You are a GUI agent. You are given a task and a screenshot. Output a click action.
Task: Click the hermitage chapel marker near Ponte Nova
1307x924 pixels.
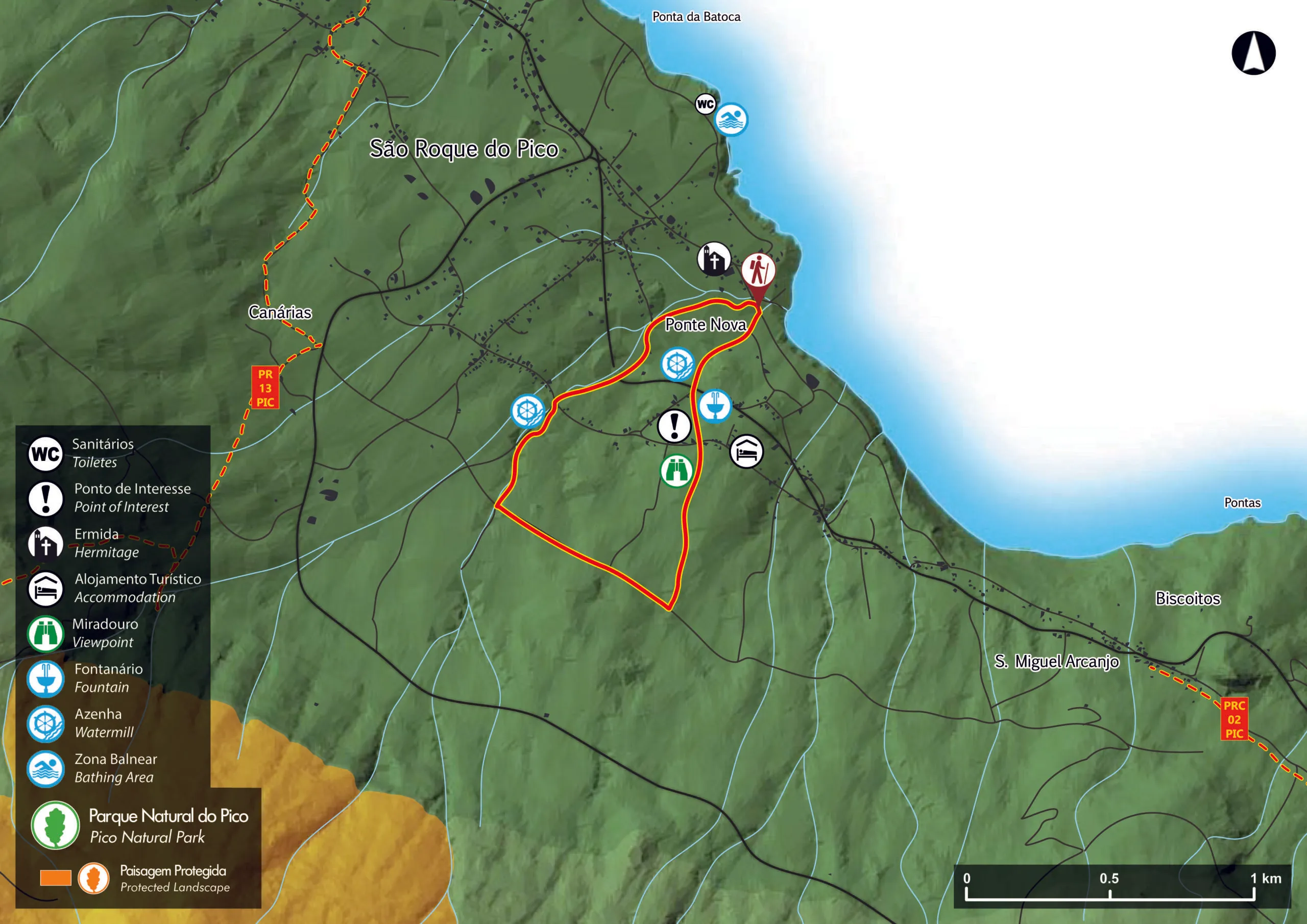click(714, 259)
